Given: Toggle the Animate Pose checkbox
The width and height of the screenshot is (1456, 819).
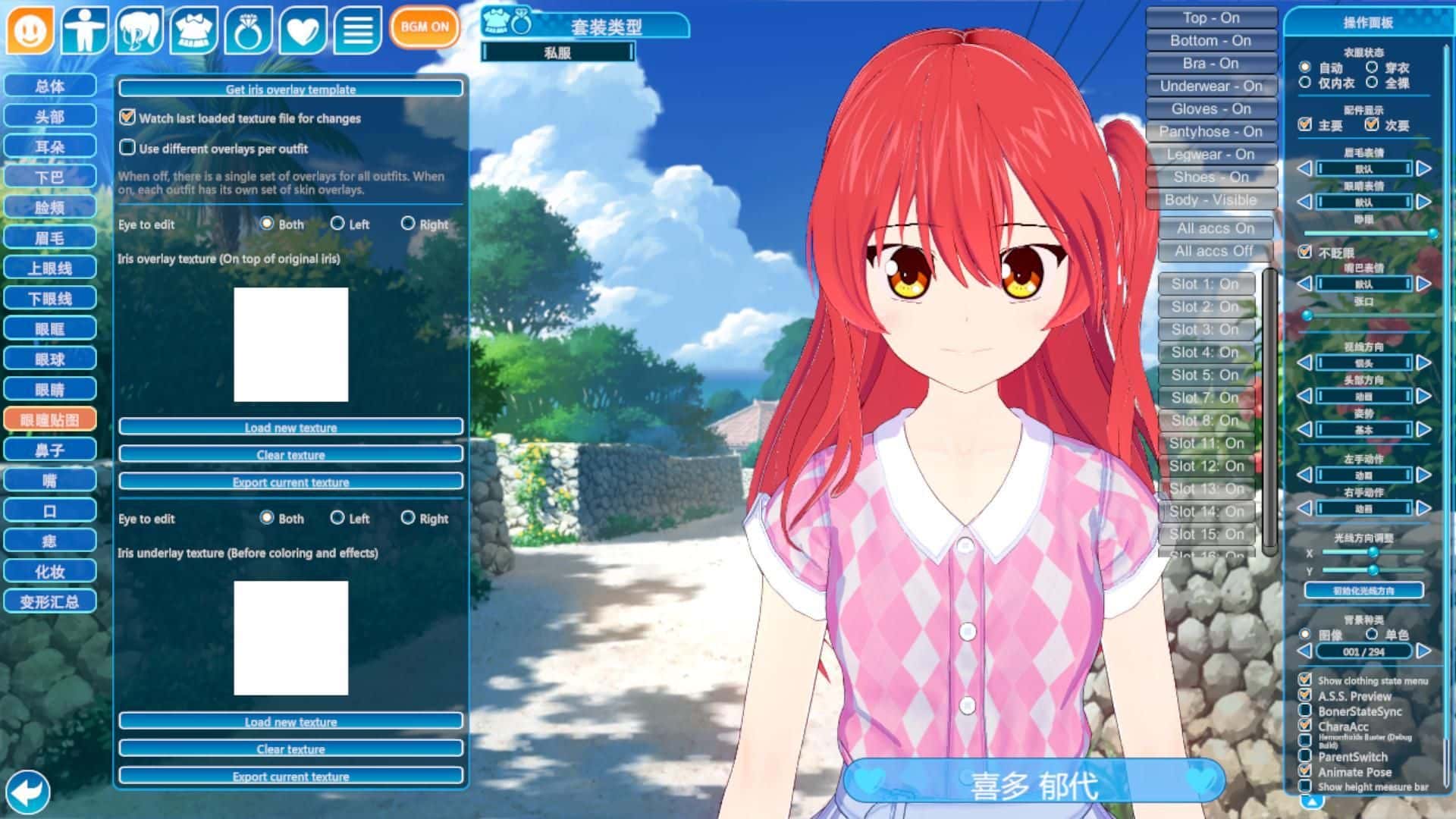Looking at the screenshot, I should (1305, 771).
